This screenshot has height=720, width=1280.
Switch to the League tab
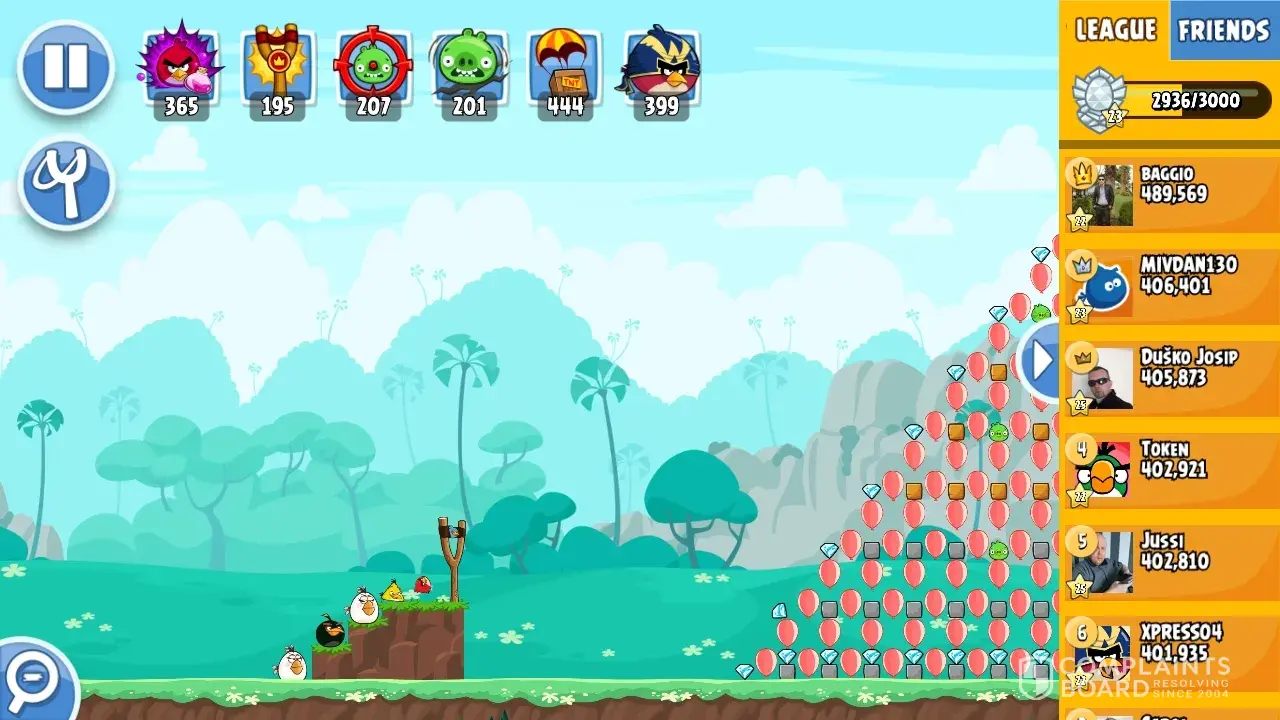(x=1115, y=30)
